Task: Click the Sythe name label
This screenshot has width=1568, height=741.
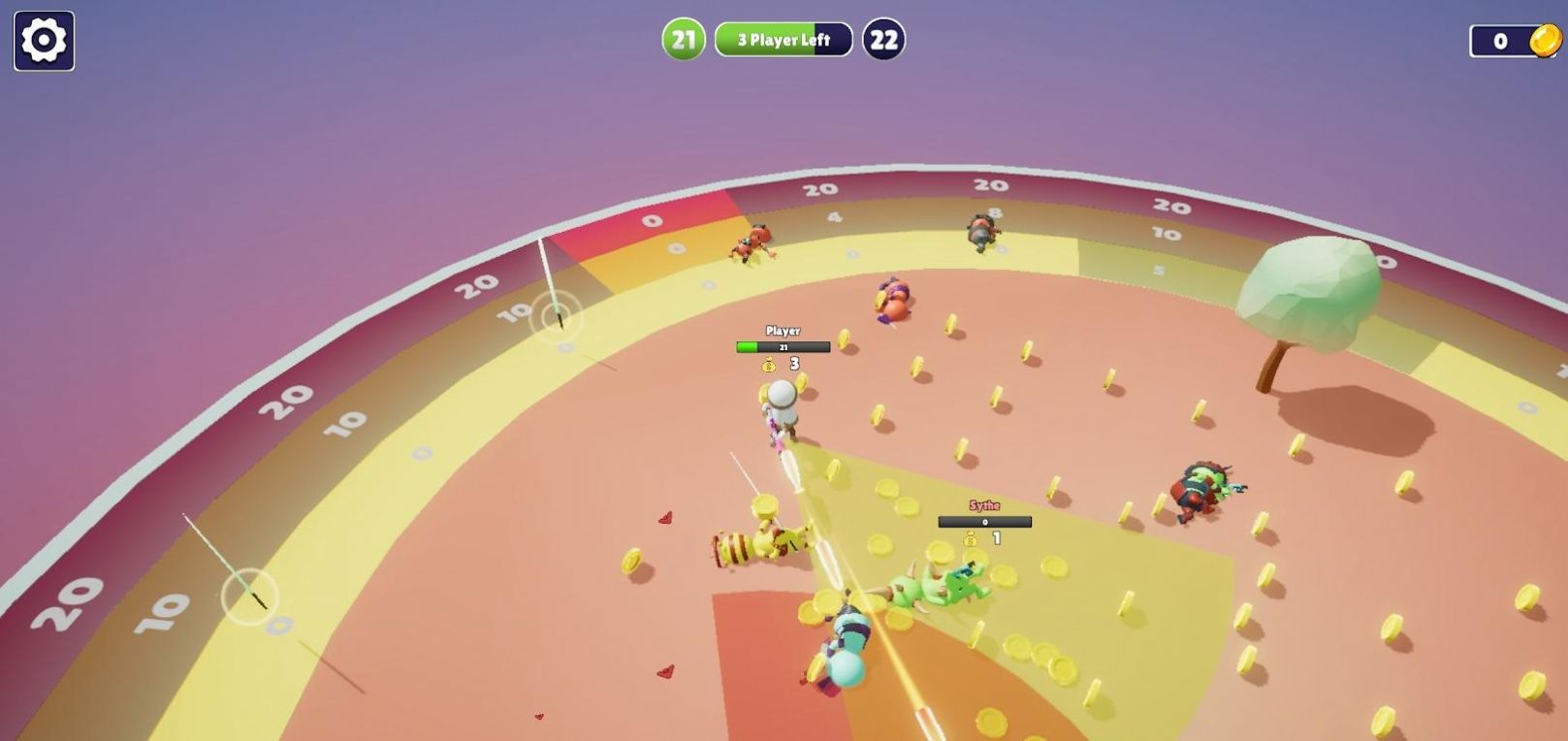Action: (984, 504)
